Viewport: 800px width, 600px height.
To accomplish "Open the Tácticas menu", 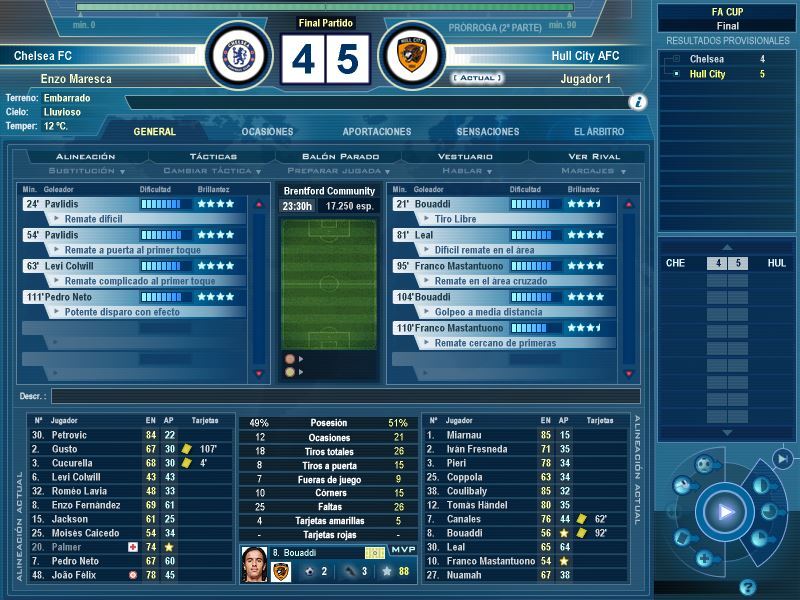I will [x=213, y=157].
